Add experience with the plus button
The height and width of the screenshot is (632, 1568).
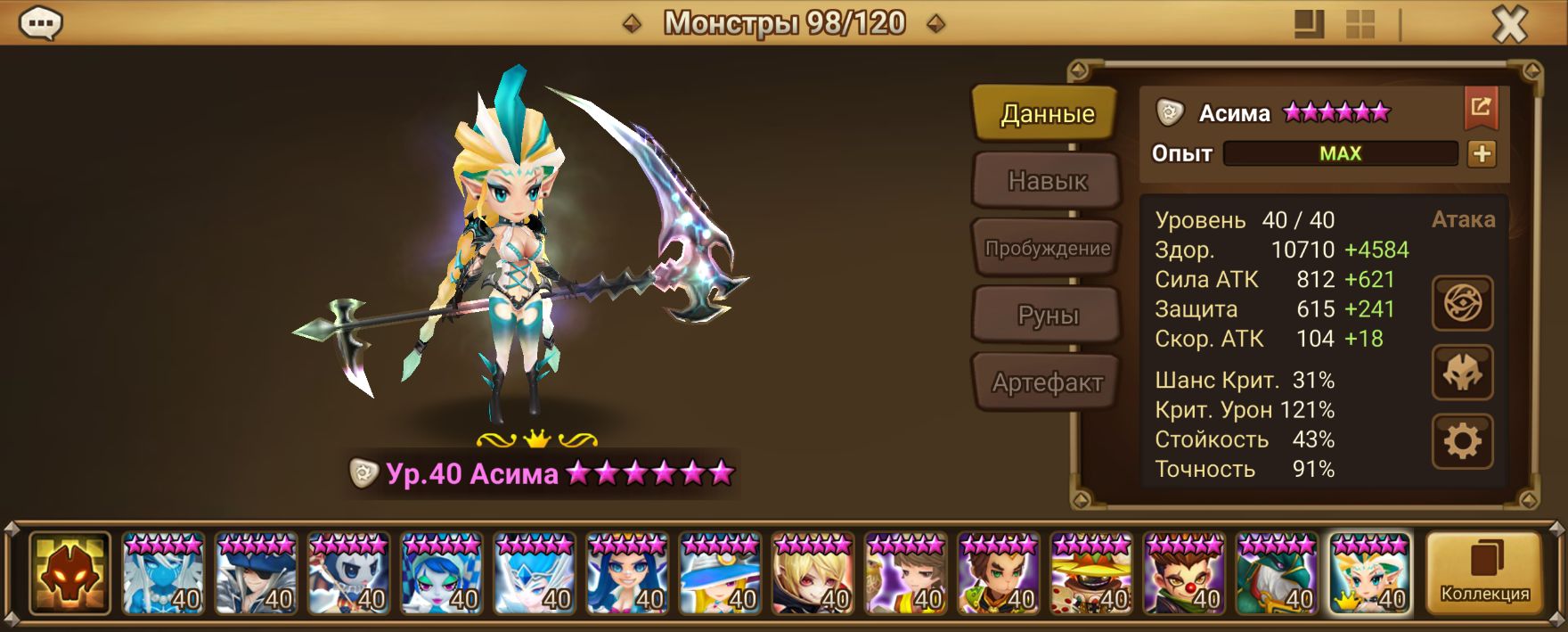[x=1482, y=153]
